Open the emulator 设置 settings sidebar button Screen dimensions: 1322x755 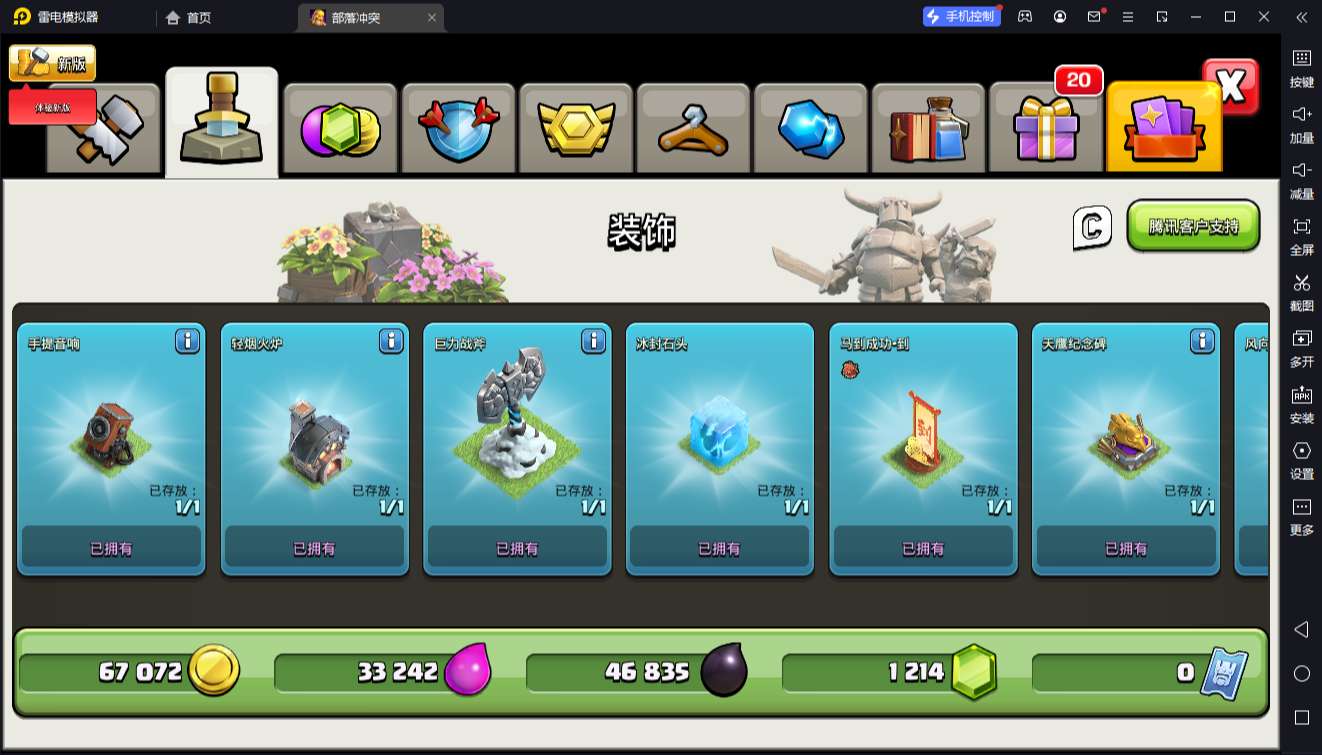[x=1301, y=459]
